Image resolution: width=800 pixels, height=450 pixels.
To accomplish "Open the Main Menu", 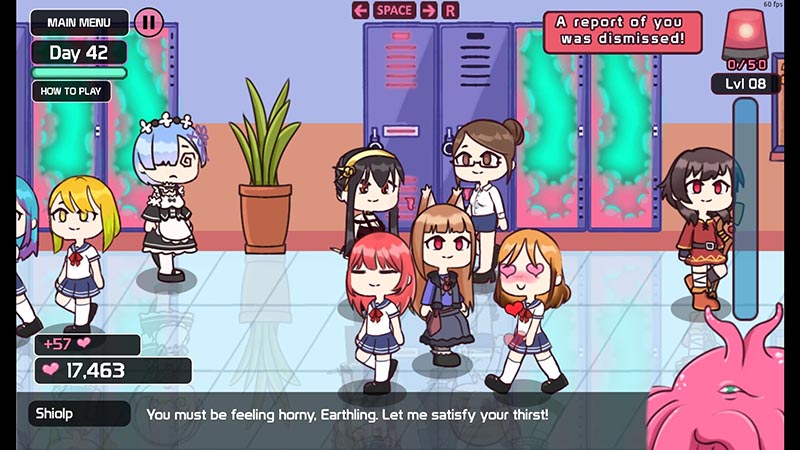I will pos(78,22).
